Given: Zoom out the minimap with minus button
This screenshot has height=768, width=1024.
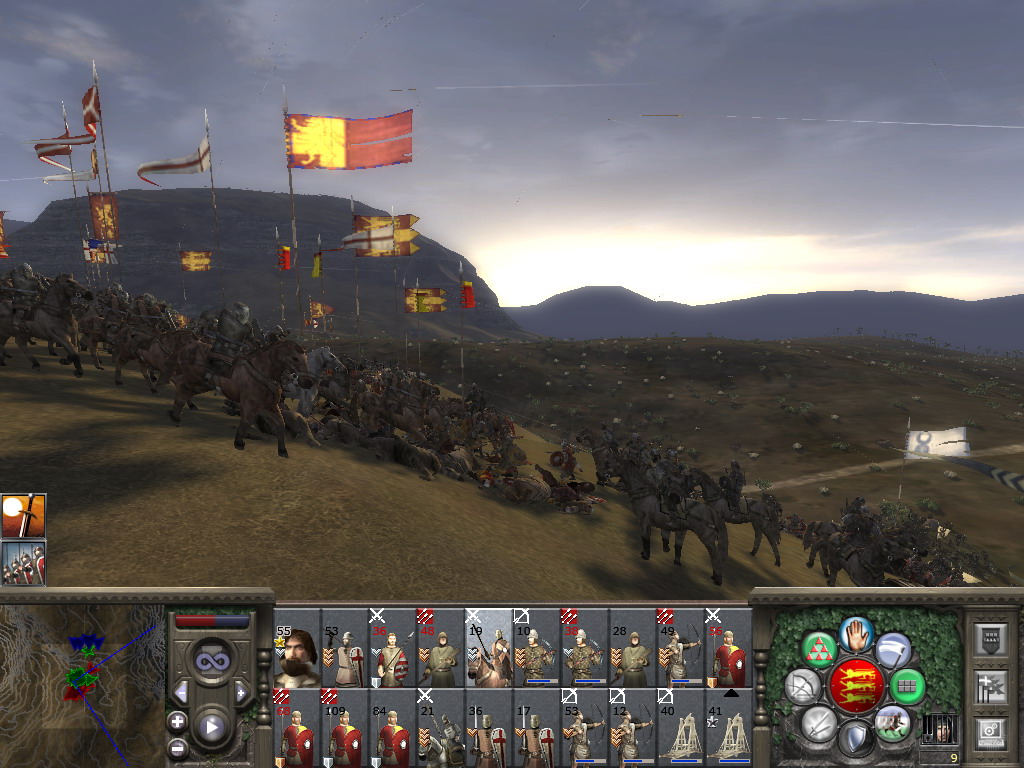Looking at the screenshot, I should click(x=177, y=746).
